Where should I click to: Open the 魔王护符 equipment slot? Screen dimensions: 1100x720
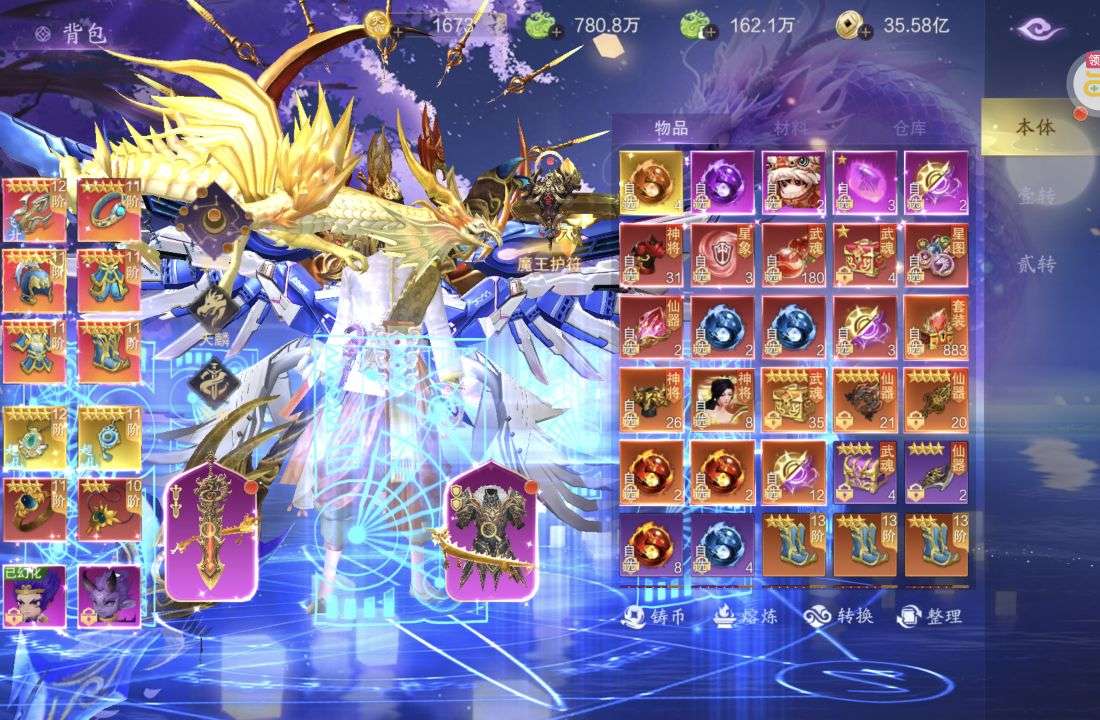coord(545,198)
